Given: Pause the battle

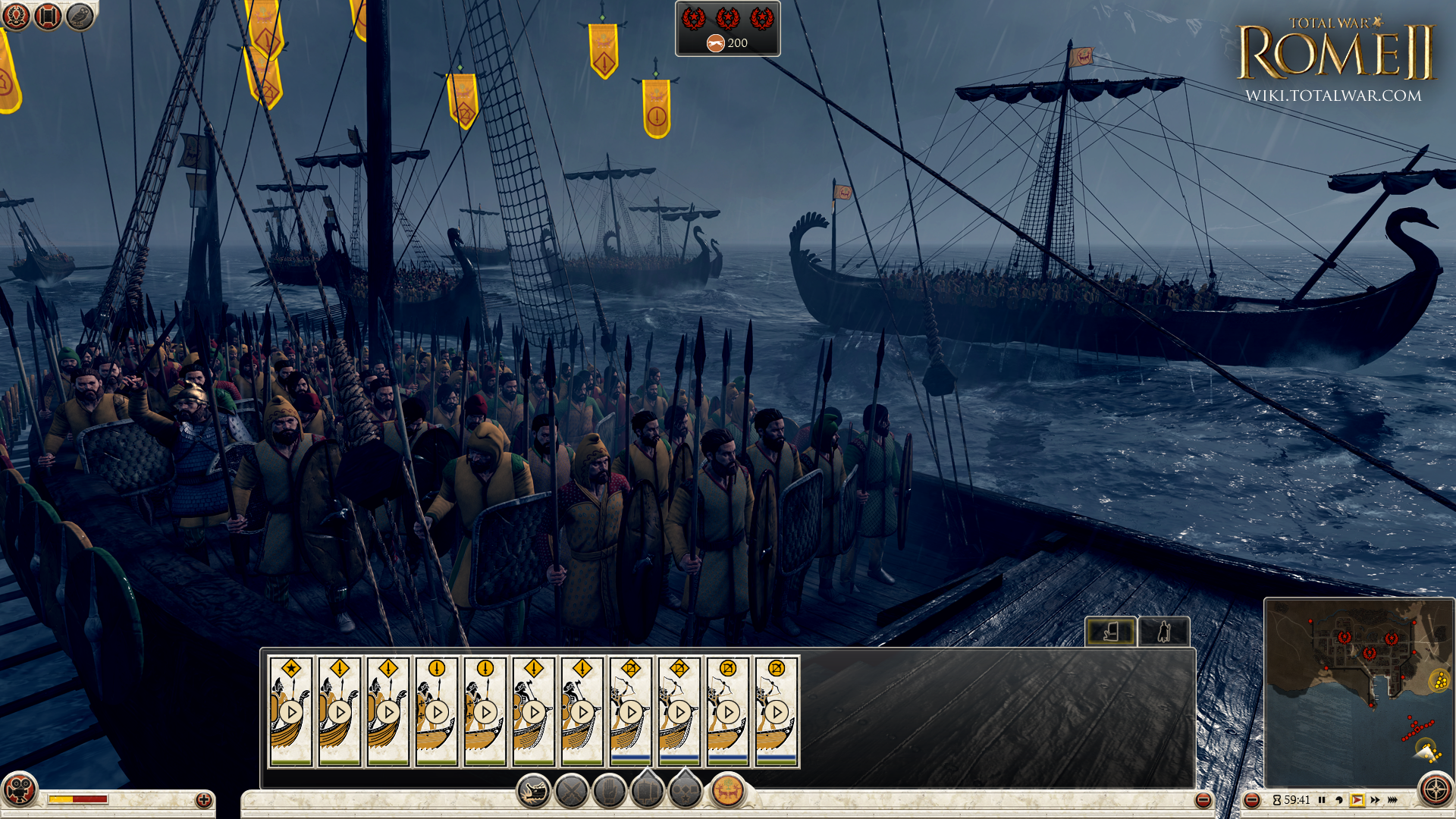Looking at the screenshot, I should point(1322,800).
